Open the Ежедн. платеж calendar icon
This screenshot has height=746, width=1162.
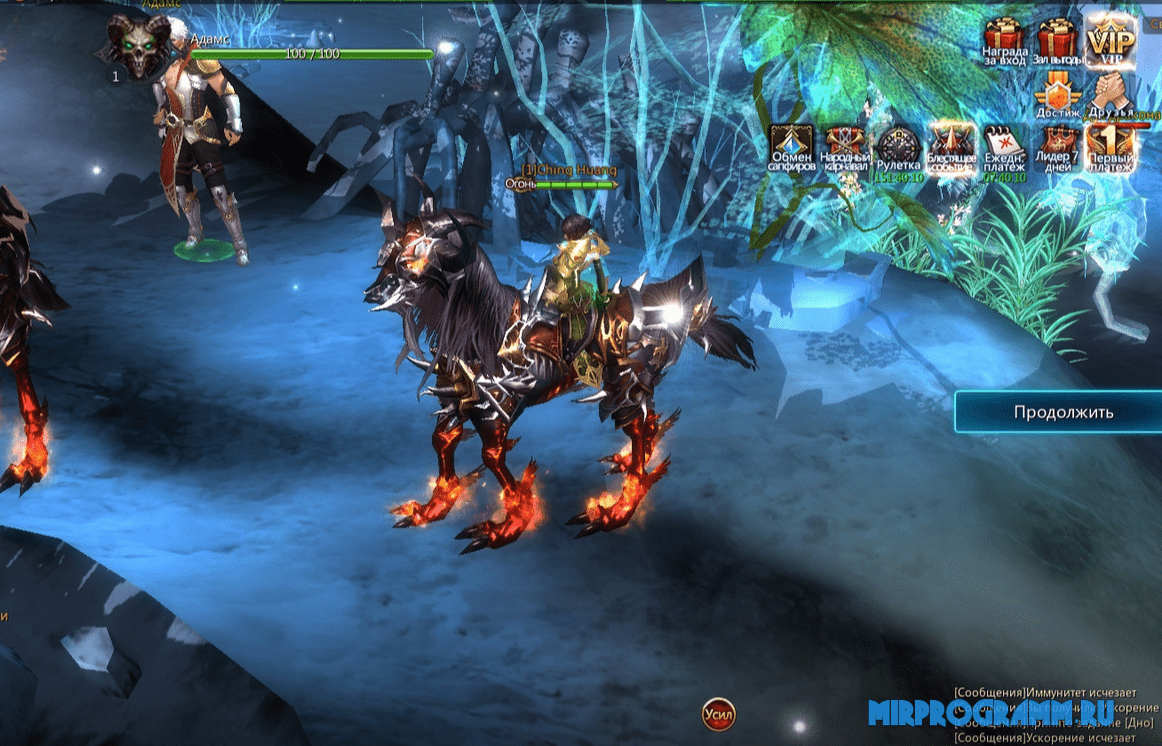[1003, 148]
